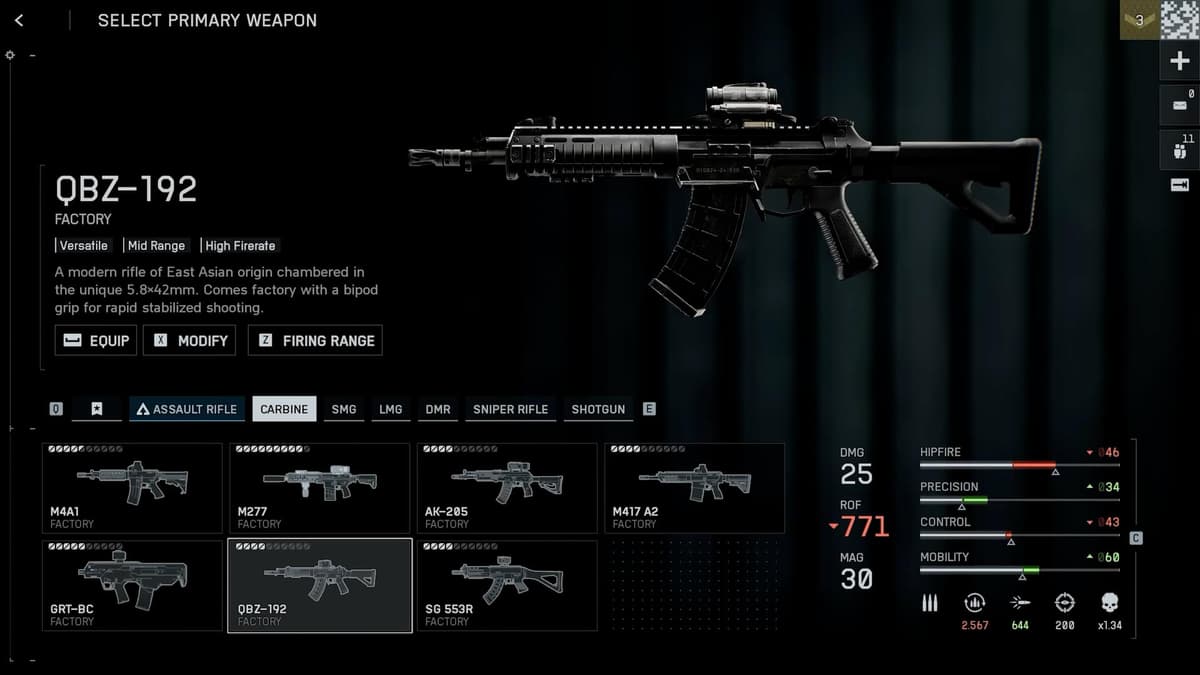Open the Shotgun category tab
The height and width of the screenshot is (675, 1200).
click(598, 409)
